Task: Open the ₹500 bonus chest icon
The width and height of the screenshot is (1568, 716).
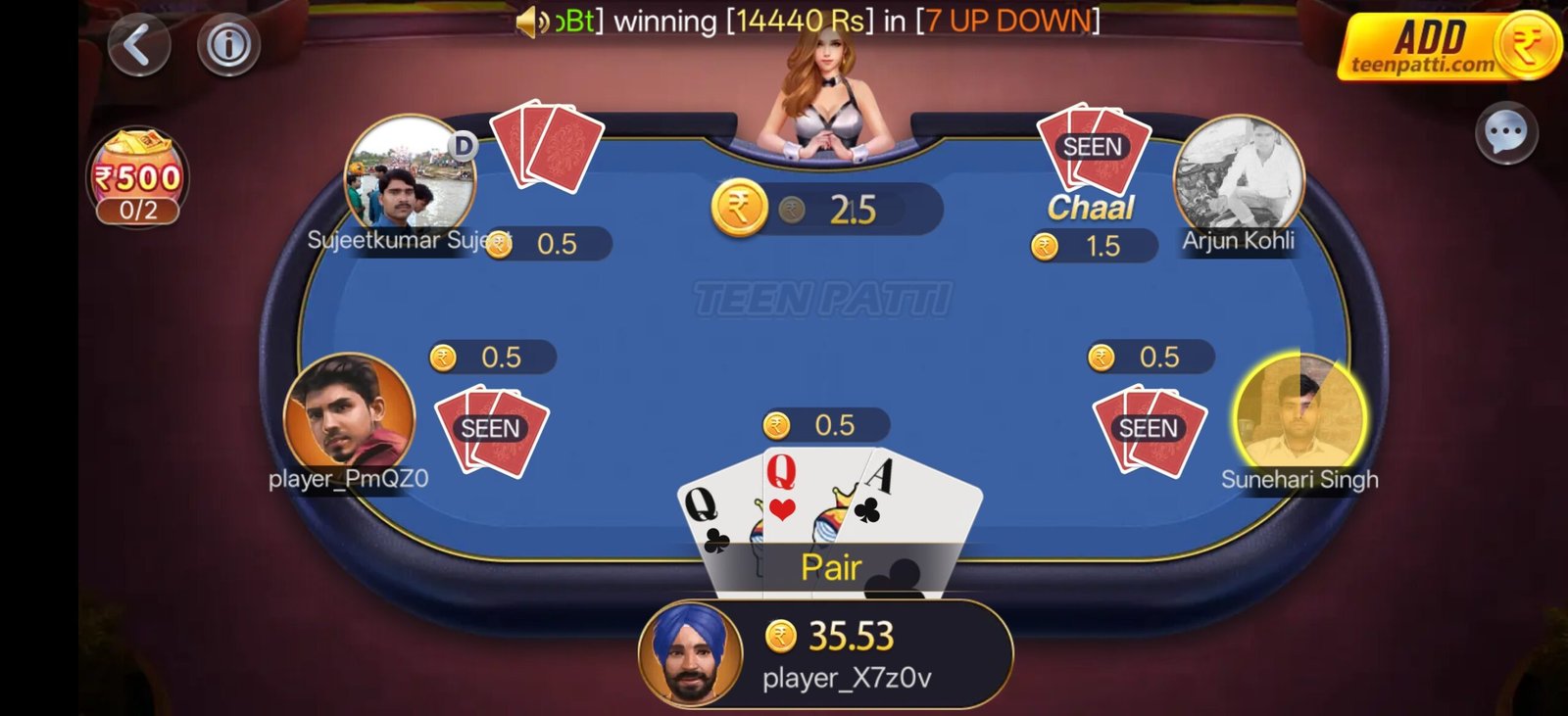Action: (138, 163)
